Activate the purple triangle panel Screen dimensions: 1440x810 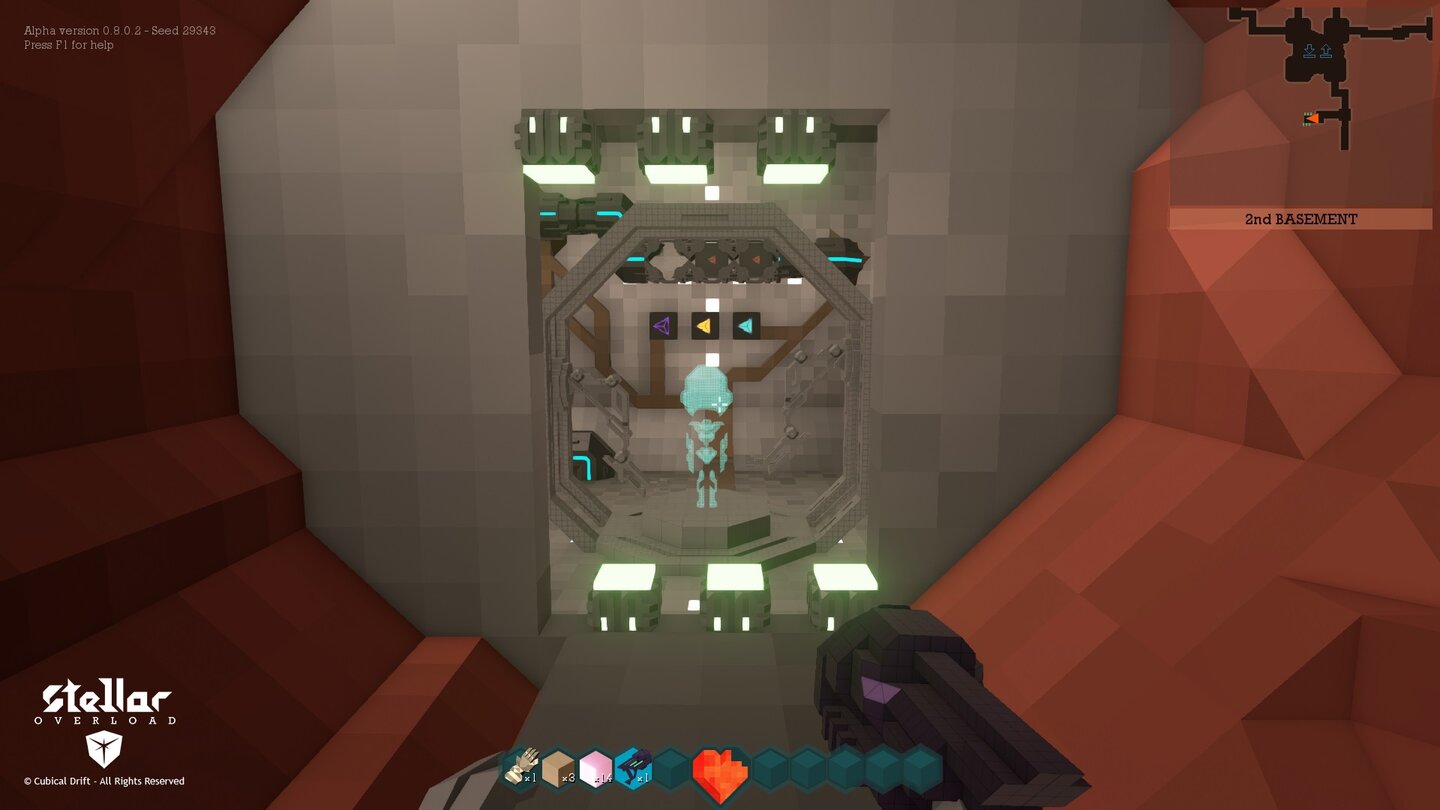point(662,323)
